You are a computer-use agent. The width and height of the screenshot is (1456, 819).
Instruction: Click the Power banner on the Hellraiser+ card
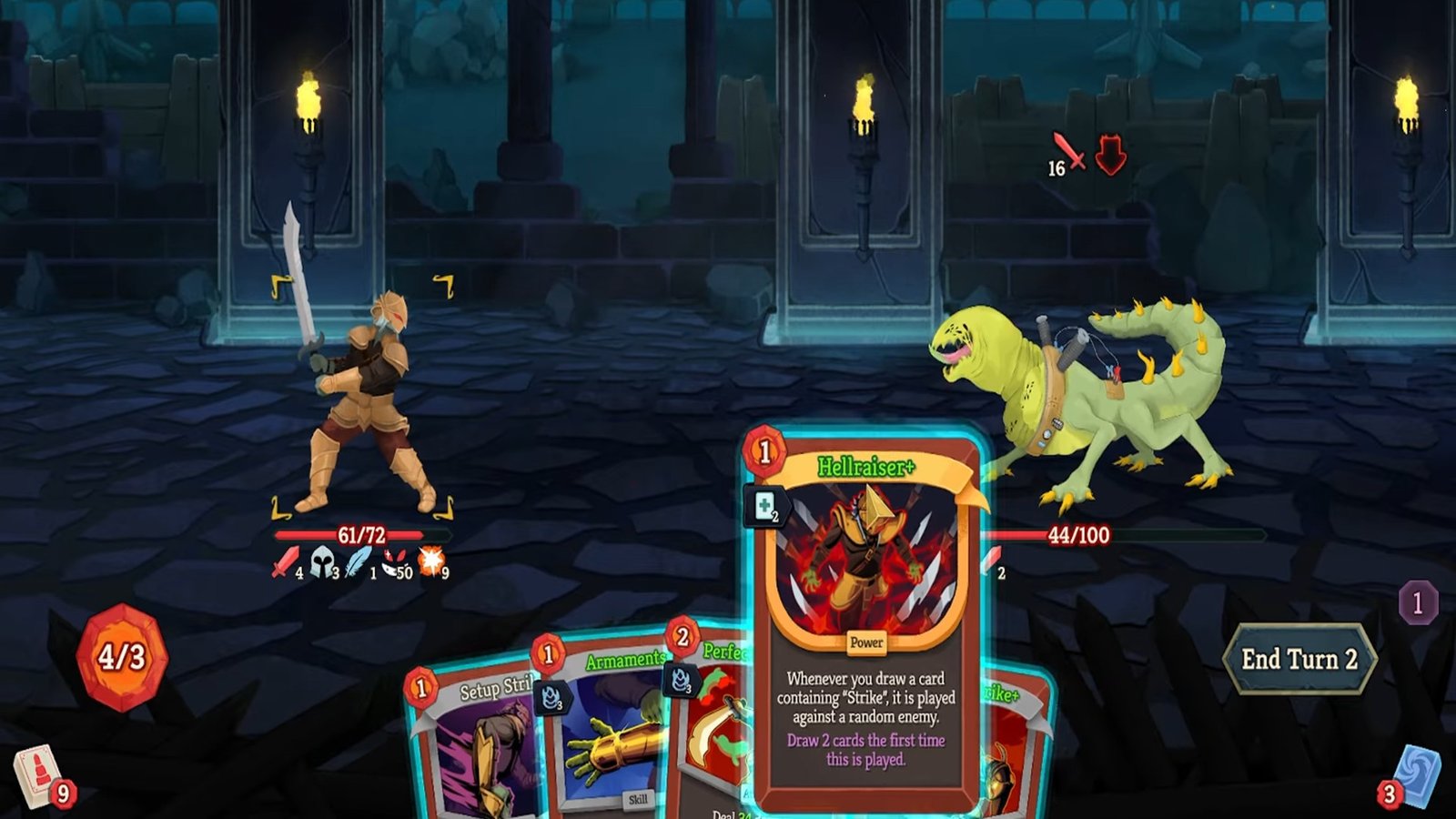(866, 642)
